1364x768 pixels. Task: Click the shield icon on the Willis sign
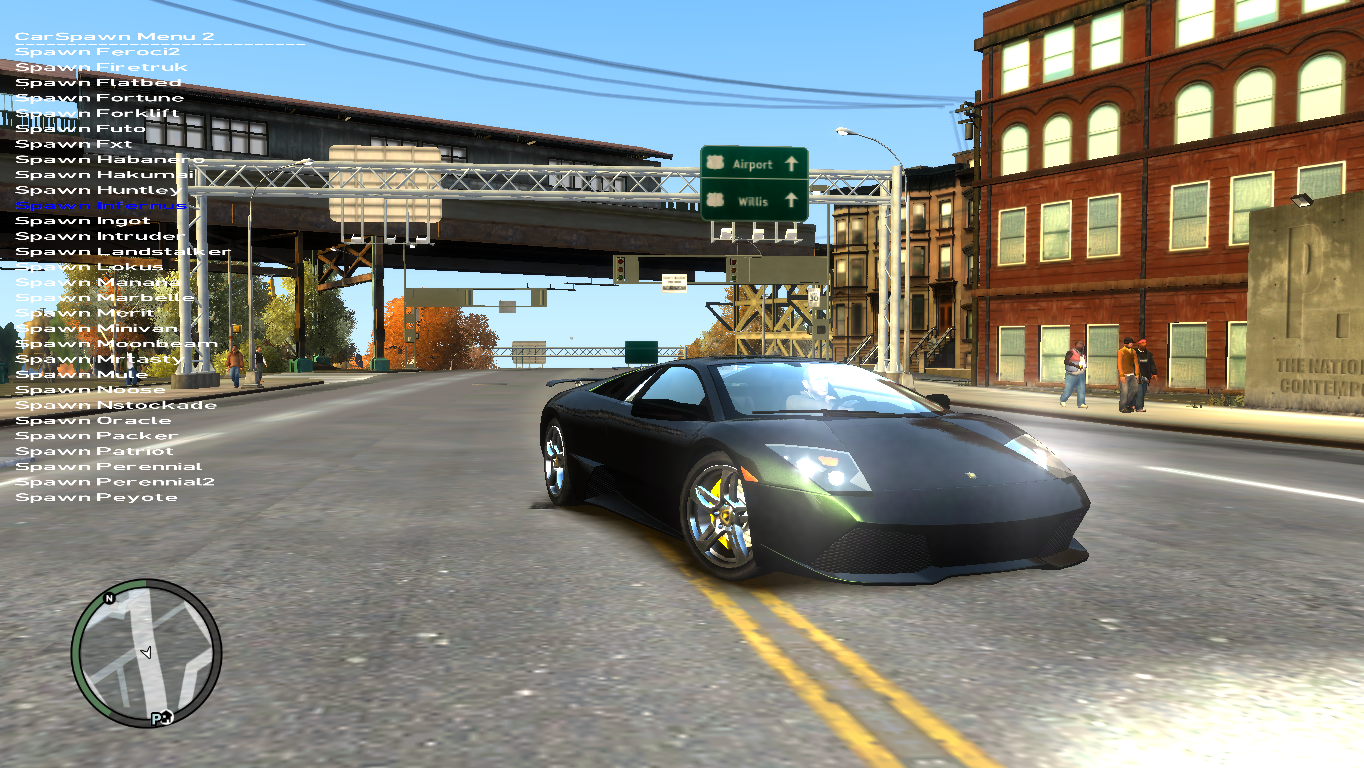click(x=715, y=200)
